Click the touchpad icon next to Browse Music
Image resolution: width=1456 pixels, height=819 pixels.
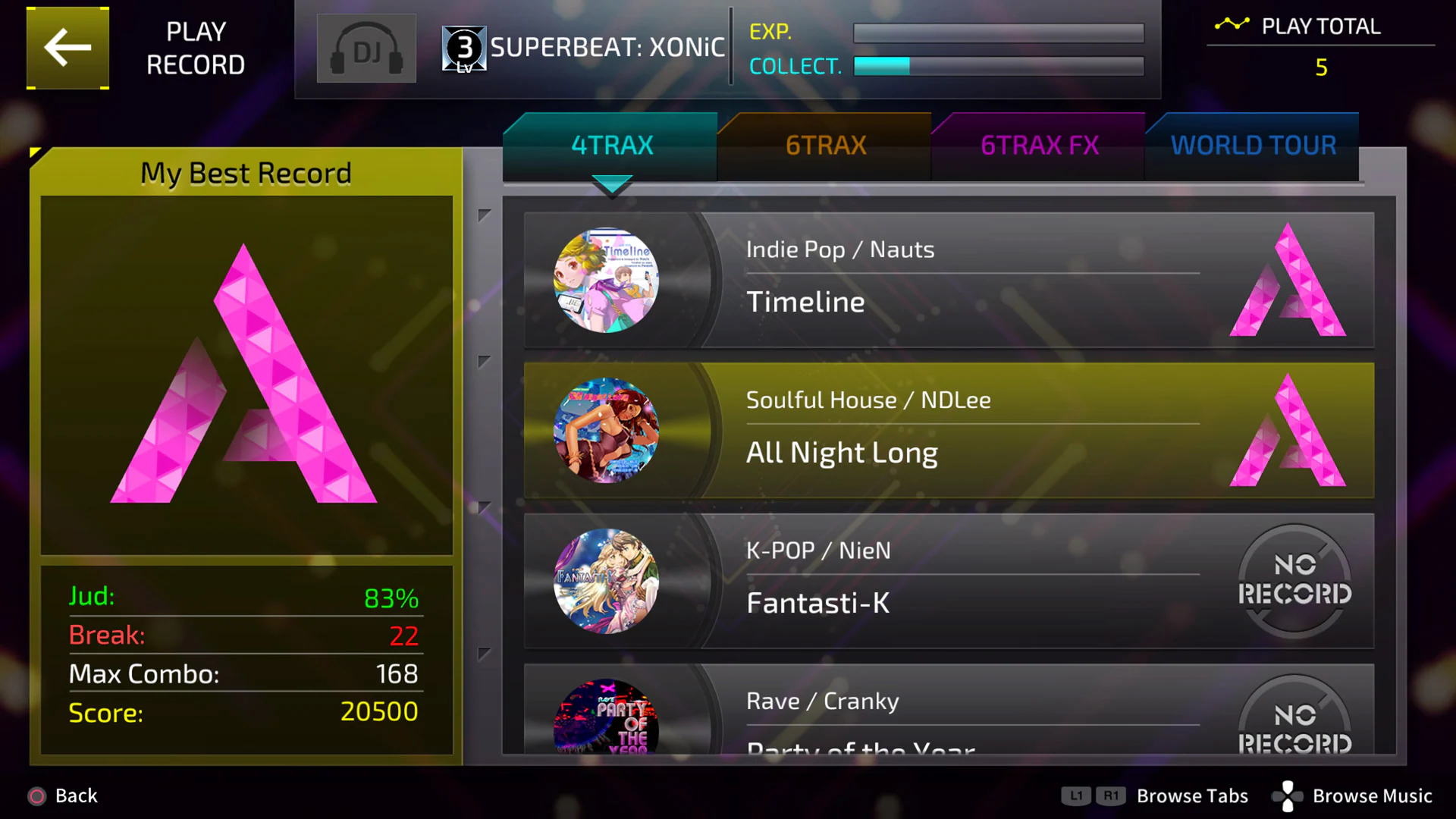coord(1287,795)
